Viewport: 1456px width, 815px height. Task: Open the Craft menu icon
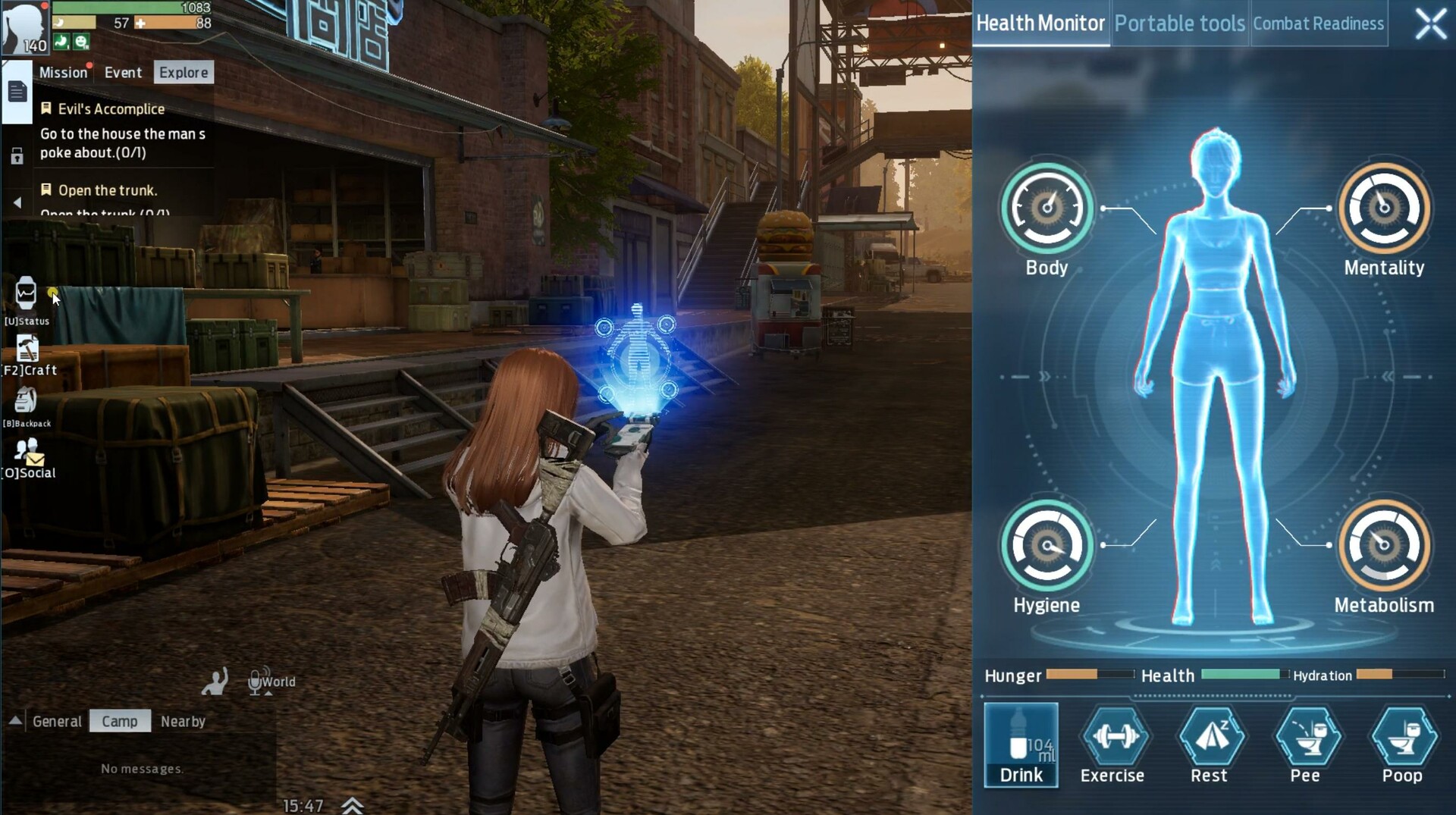27,354
